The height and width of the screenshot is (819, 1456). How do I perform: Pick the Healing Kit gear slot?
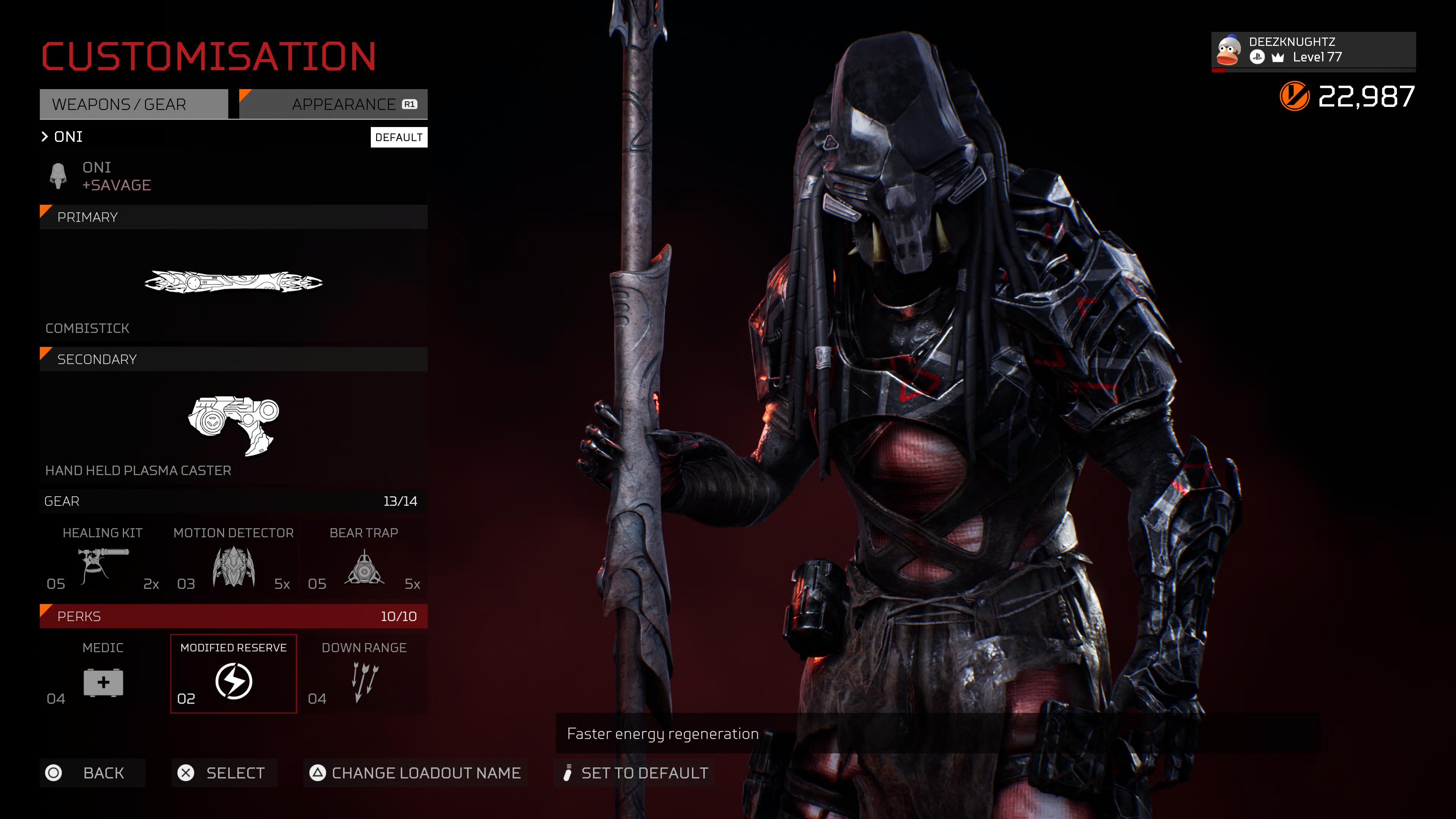[x=103, y=560]
